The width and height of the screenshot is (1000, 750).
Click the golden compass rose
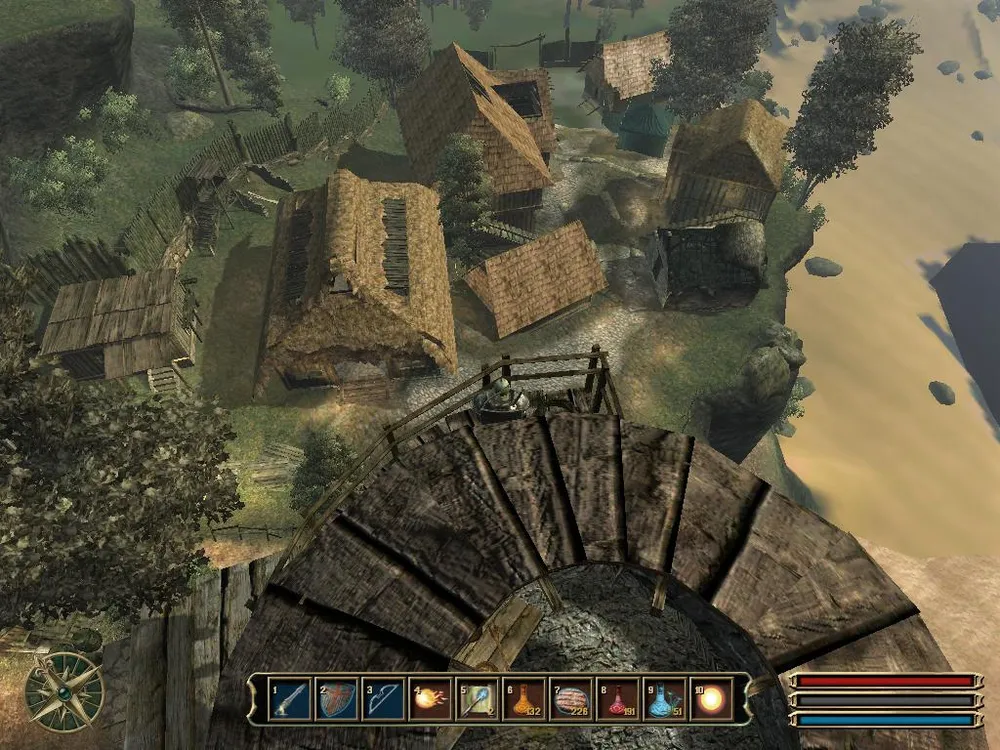[64, 691]
